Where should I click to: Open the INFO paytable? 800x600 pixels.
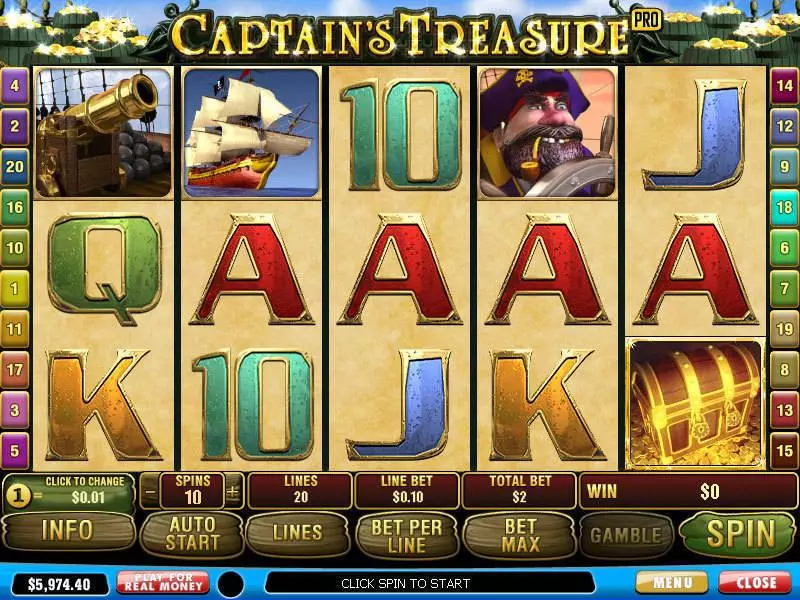(x=67, y=532)
